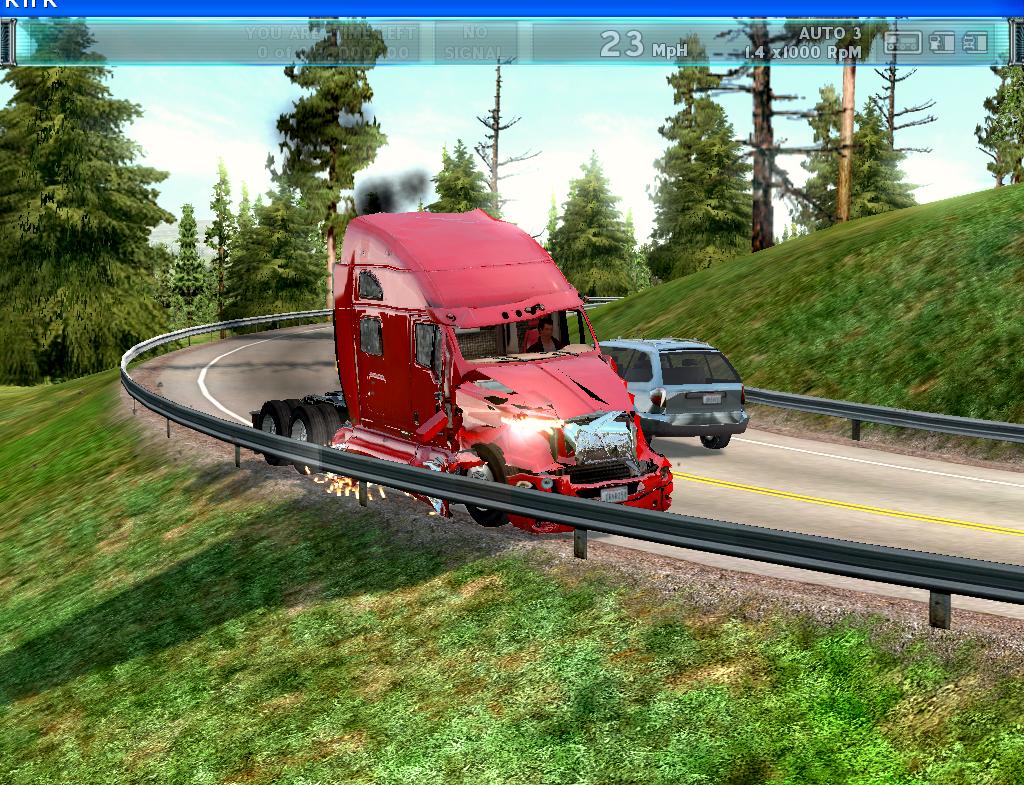Select the rightmost panel icon in the top bar

coord(975,43)
